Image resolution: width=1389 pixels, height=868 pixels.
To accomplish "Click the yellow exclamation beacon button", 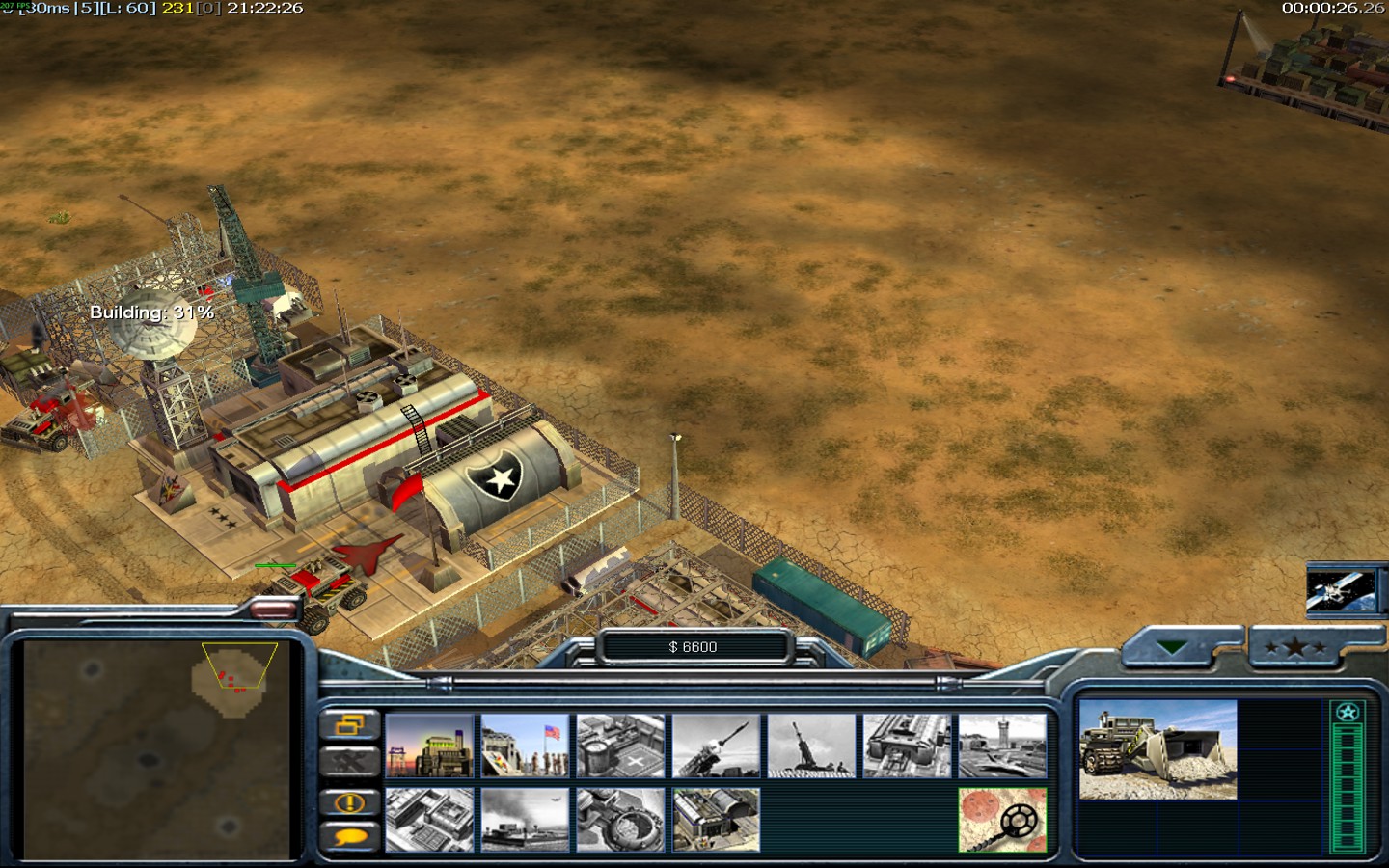I will (x=349, y=801).
